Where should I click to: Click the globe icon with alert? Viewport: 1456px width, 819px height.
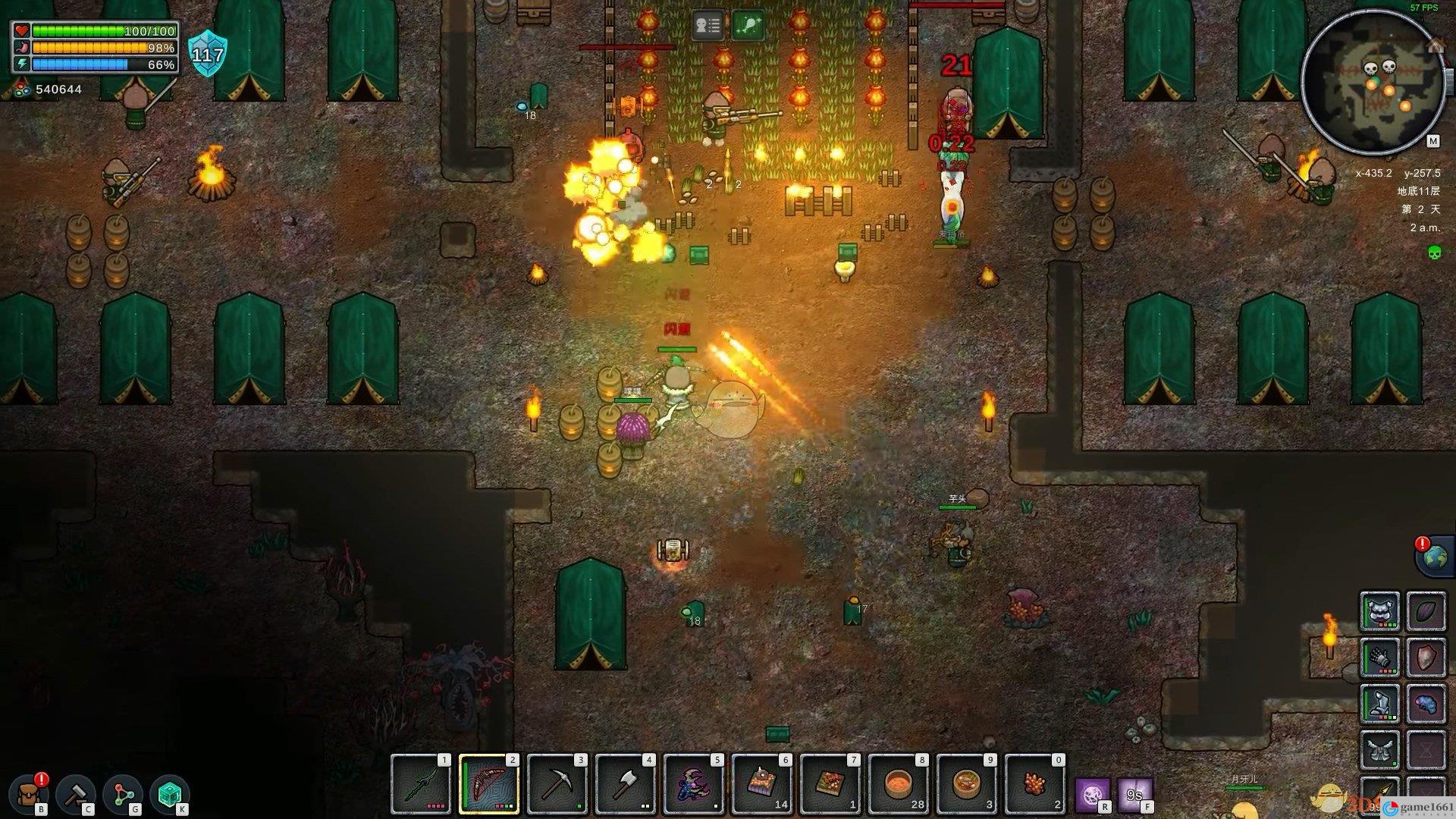[x=1433, y=557]
